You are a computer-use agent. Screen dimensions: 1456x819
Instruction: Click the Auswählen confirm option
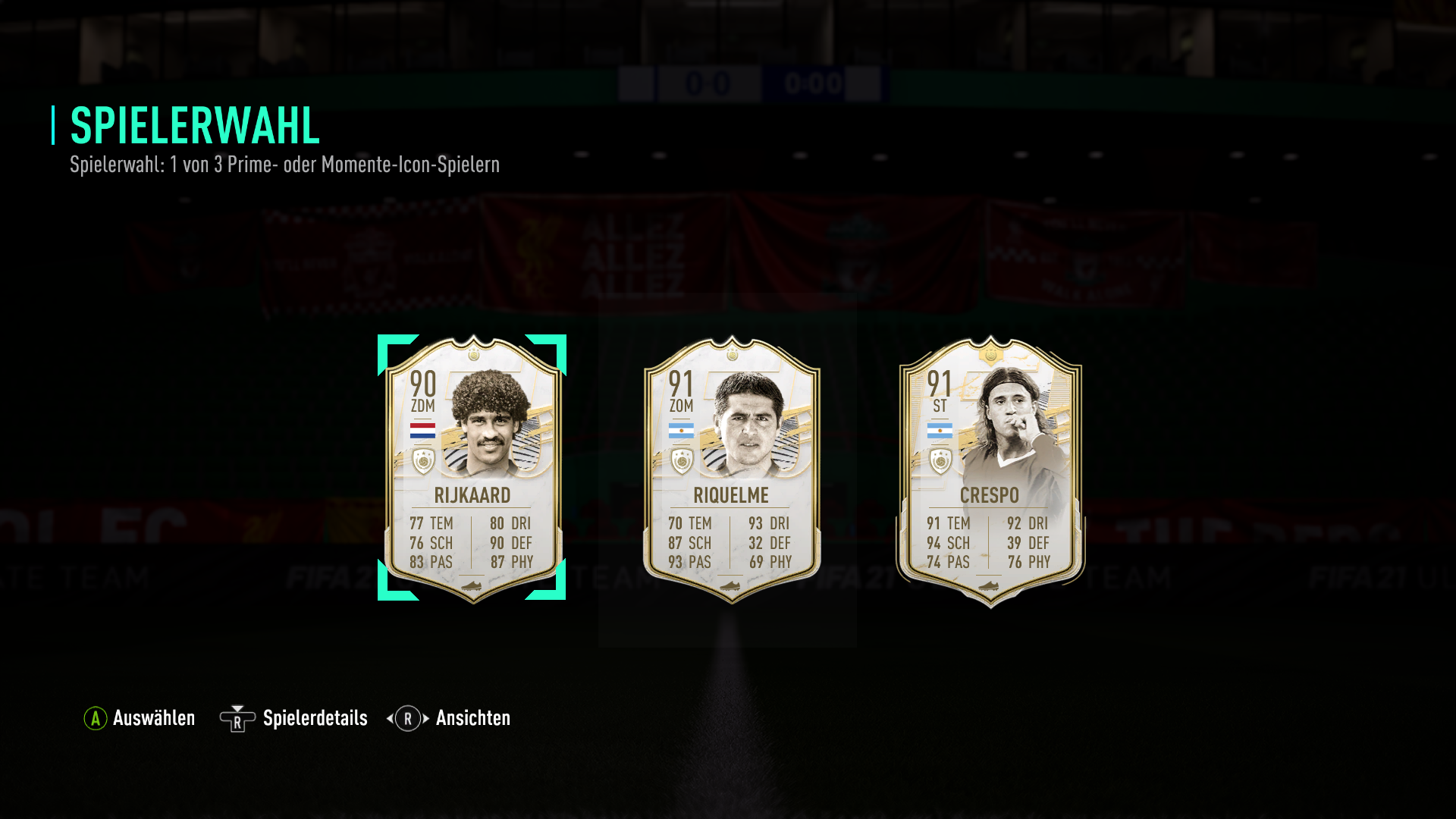click(x=140, y=718)
